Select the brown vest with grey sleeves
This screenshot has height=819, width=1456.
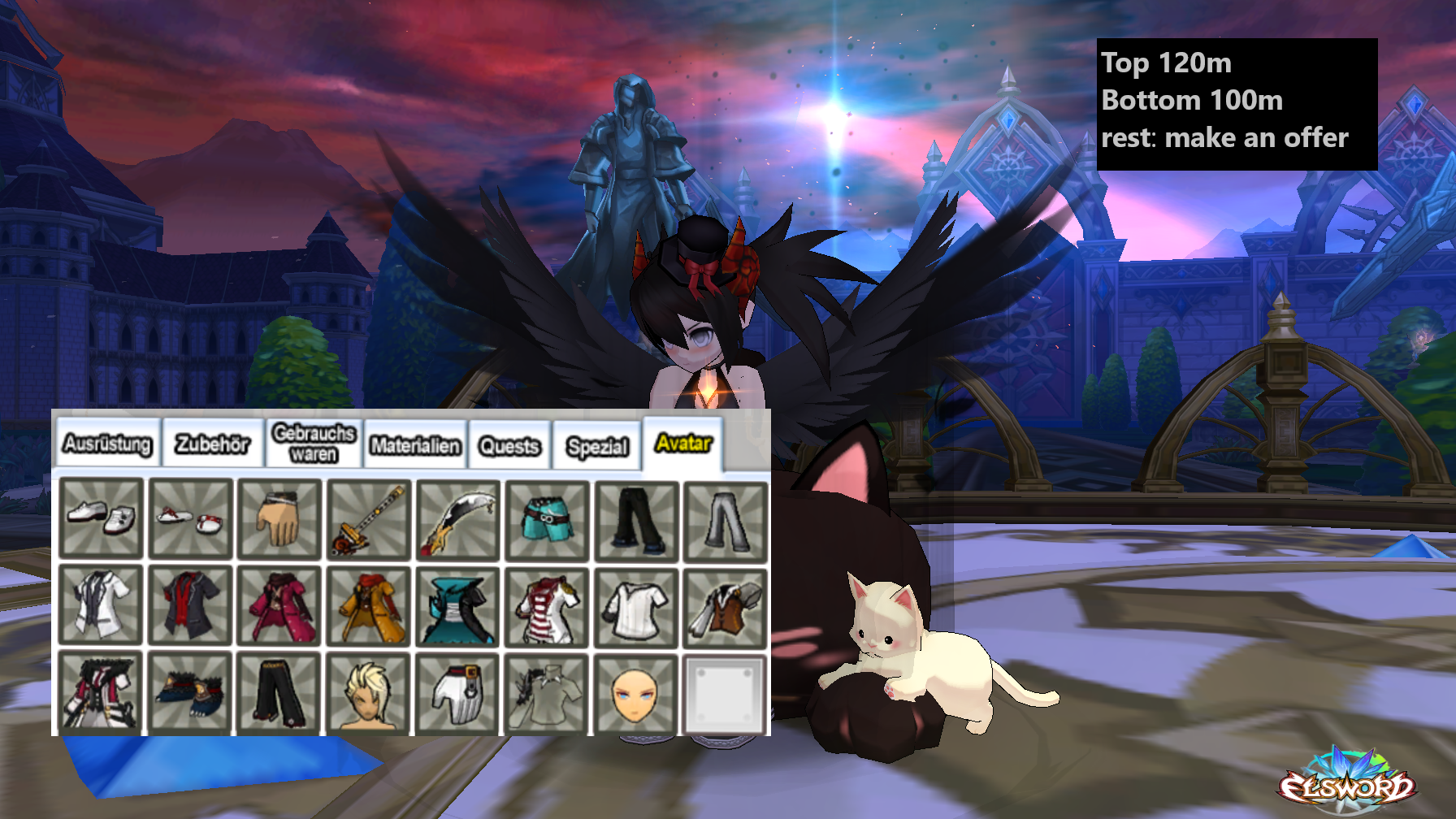pos(726,607)
